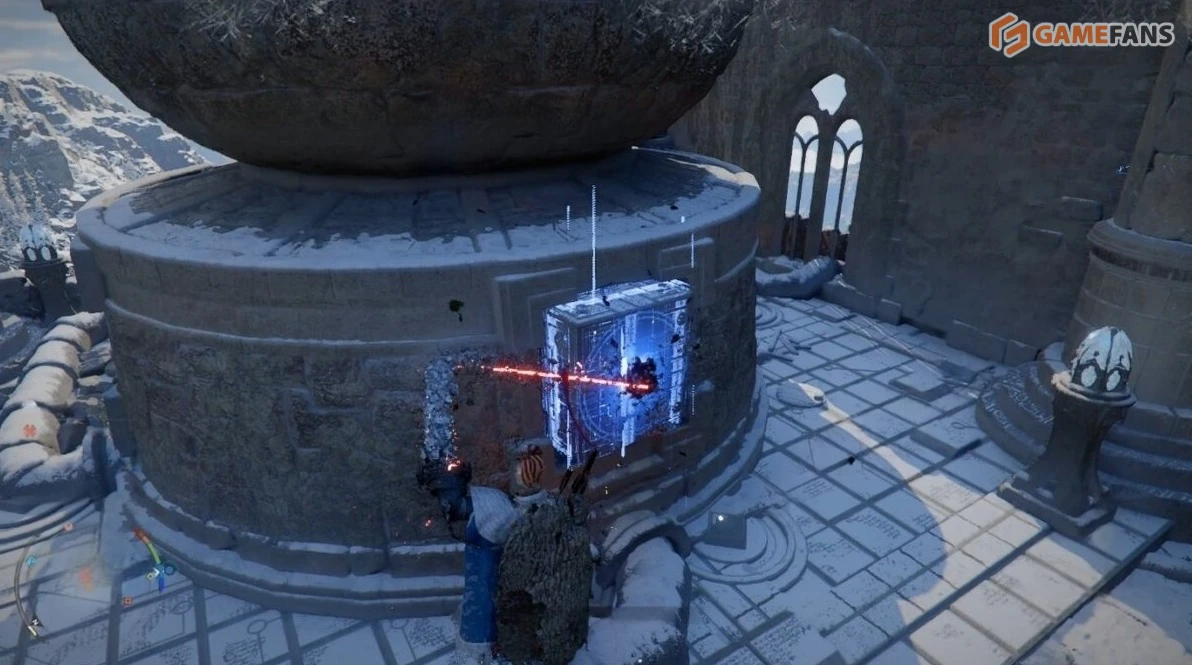Select the blue circular icon beside the rainbow gauge
This screenshot has width=1192, height=665.
pos(168,569)
